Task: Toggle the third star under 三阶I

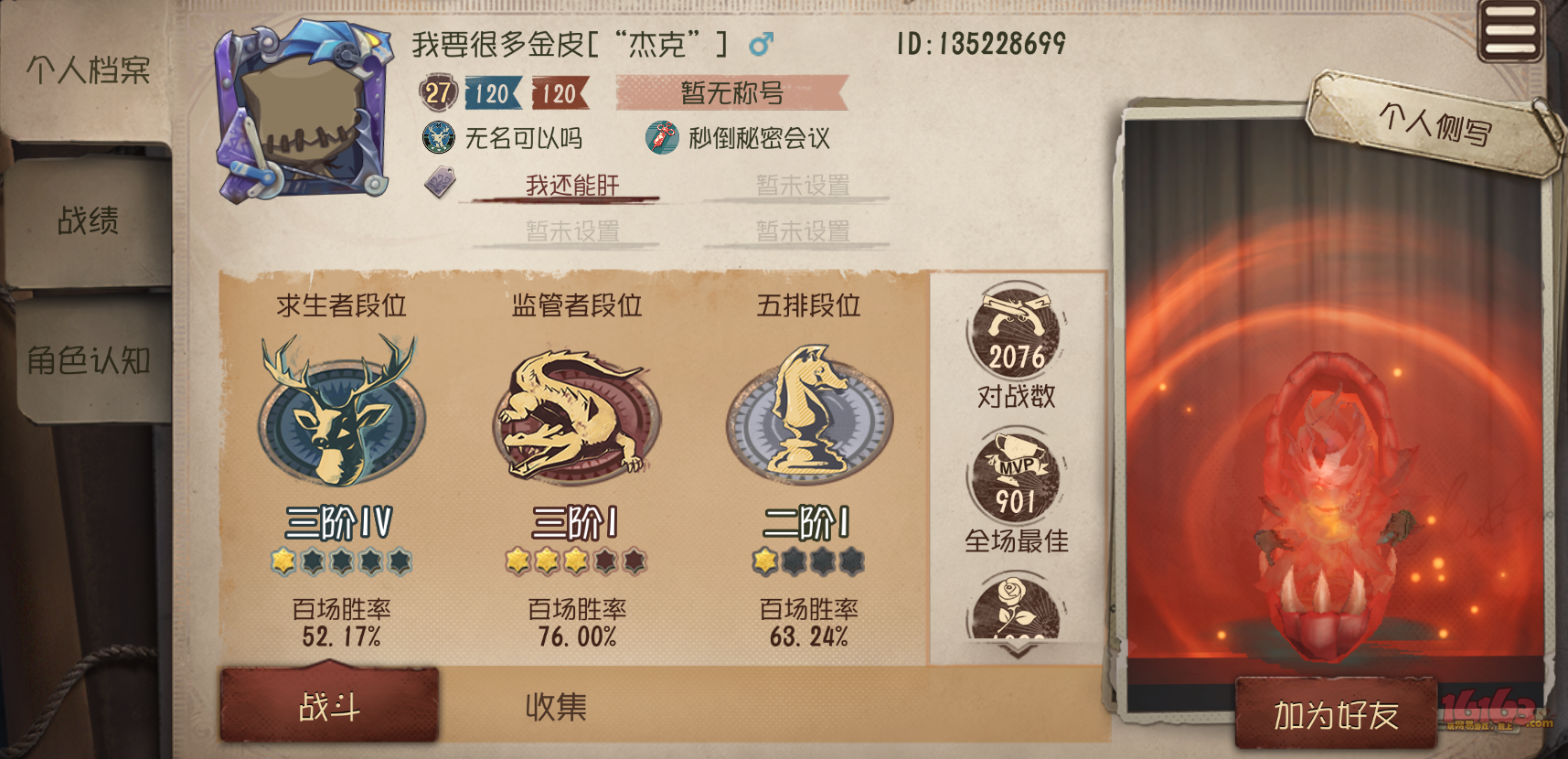Action: [576, 561]
